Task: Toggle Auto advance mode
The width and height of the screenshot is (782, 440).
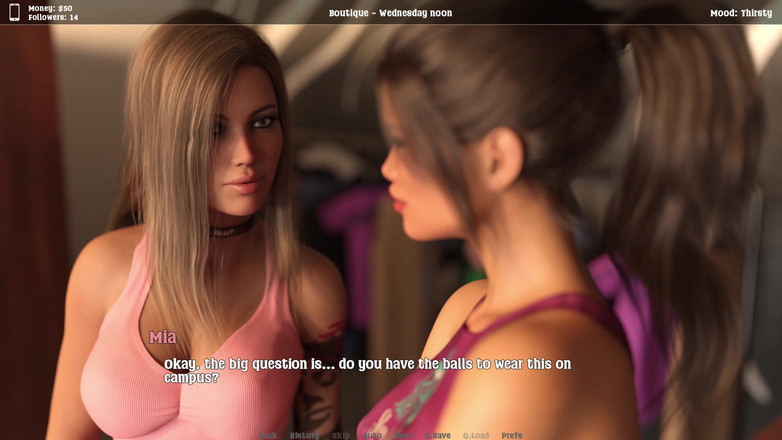Action: [373, 435]
